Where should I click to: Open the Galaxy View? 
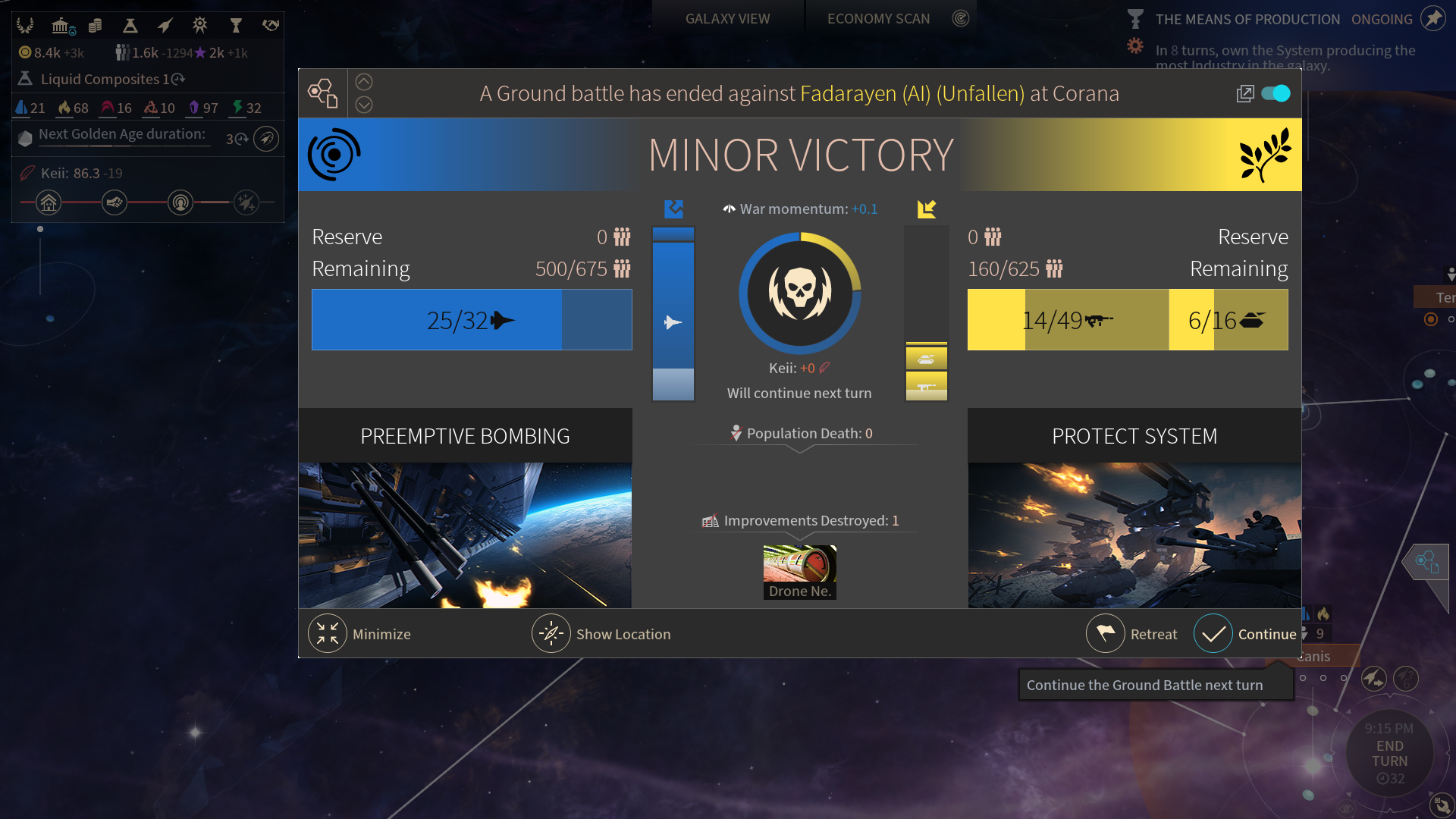tap(727, 19)
